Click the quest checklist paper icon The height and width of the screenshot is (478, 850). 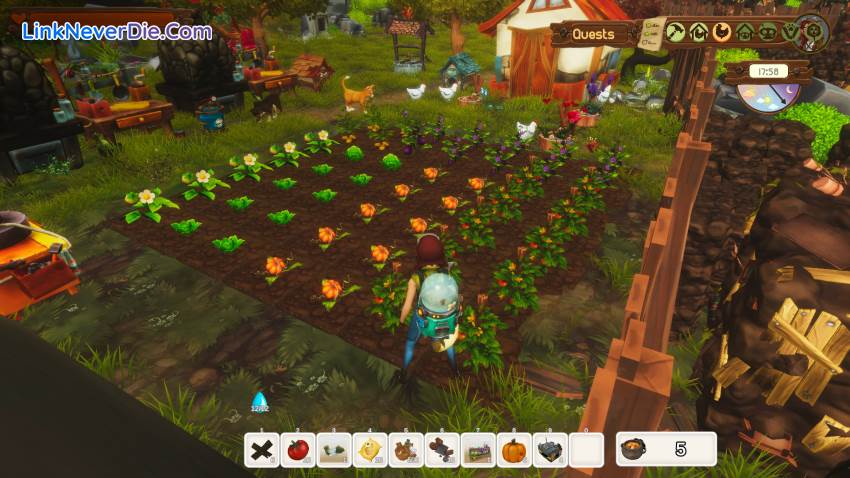coord(651,32)
